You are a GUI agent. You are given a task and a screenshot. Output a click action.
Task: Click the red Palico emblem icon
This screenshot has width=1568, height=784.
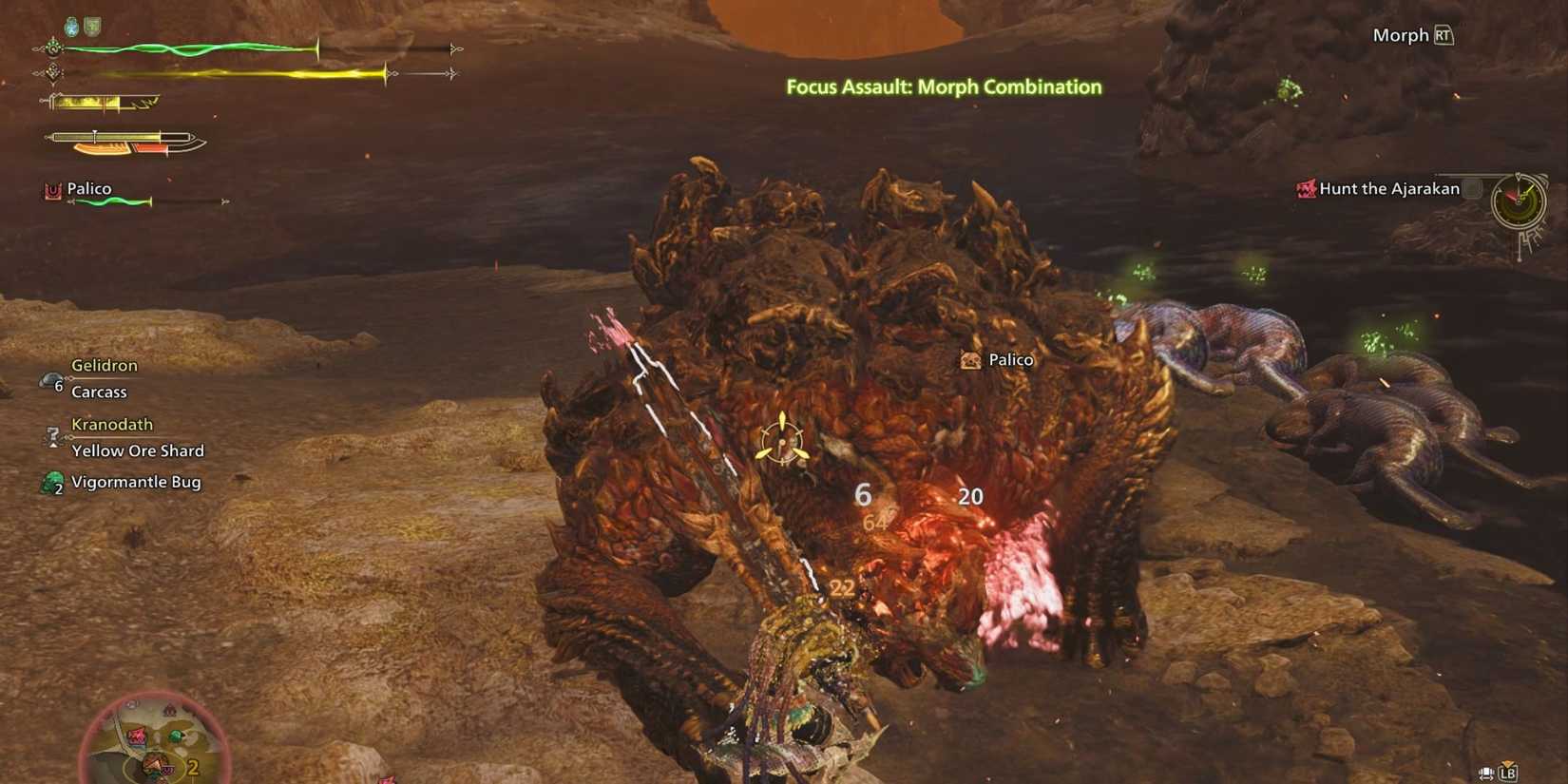[52, 190]
